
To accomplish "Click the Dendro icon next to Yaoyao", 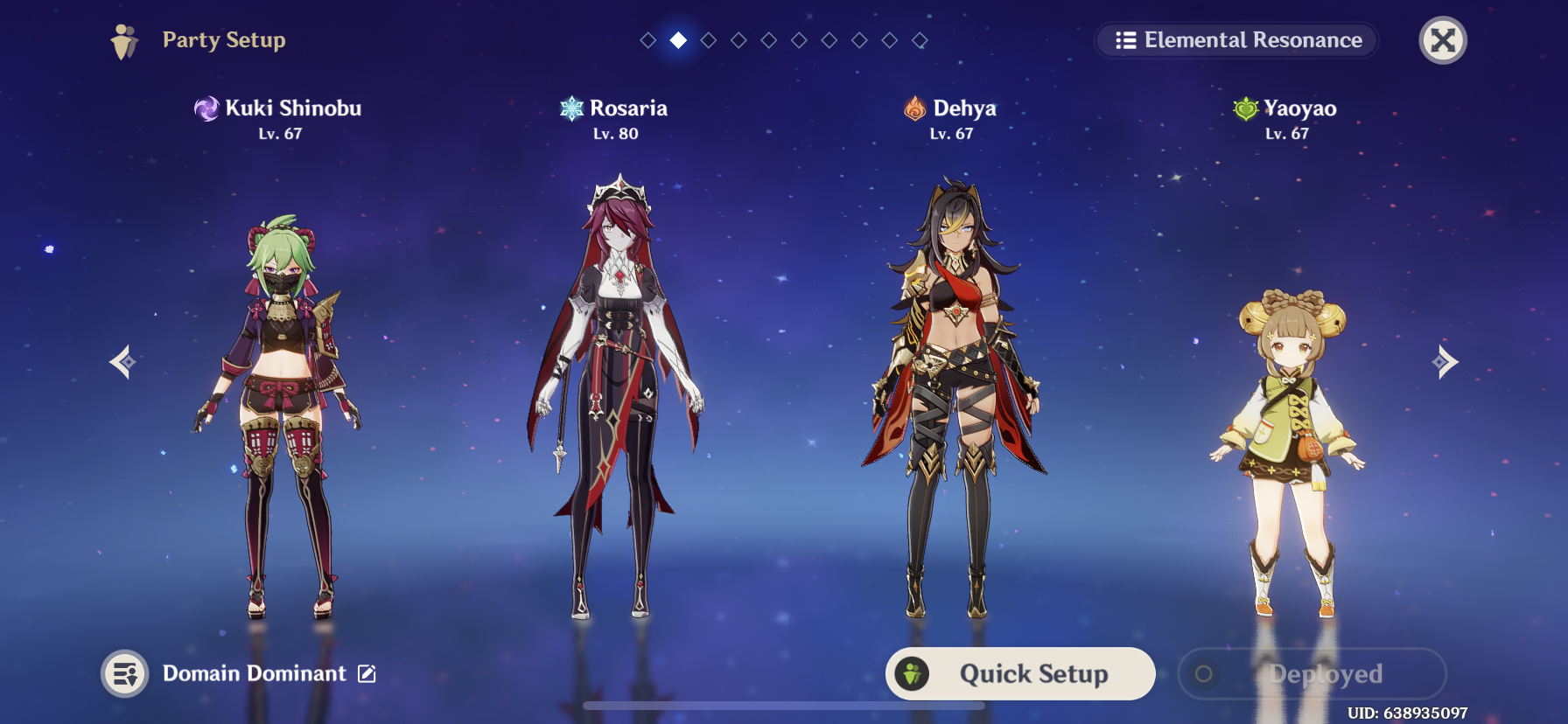I will [x=1246, y=108].
